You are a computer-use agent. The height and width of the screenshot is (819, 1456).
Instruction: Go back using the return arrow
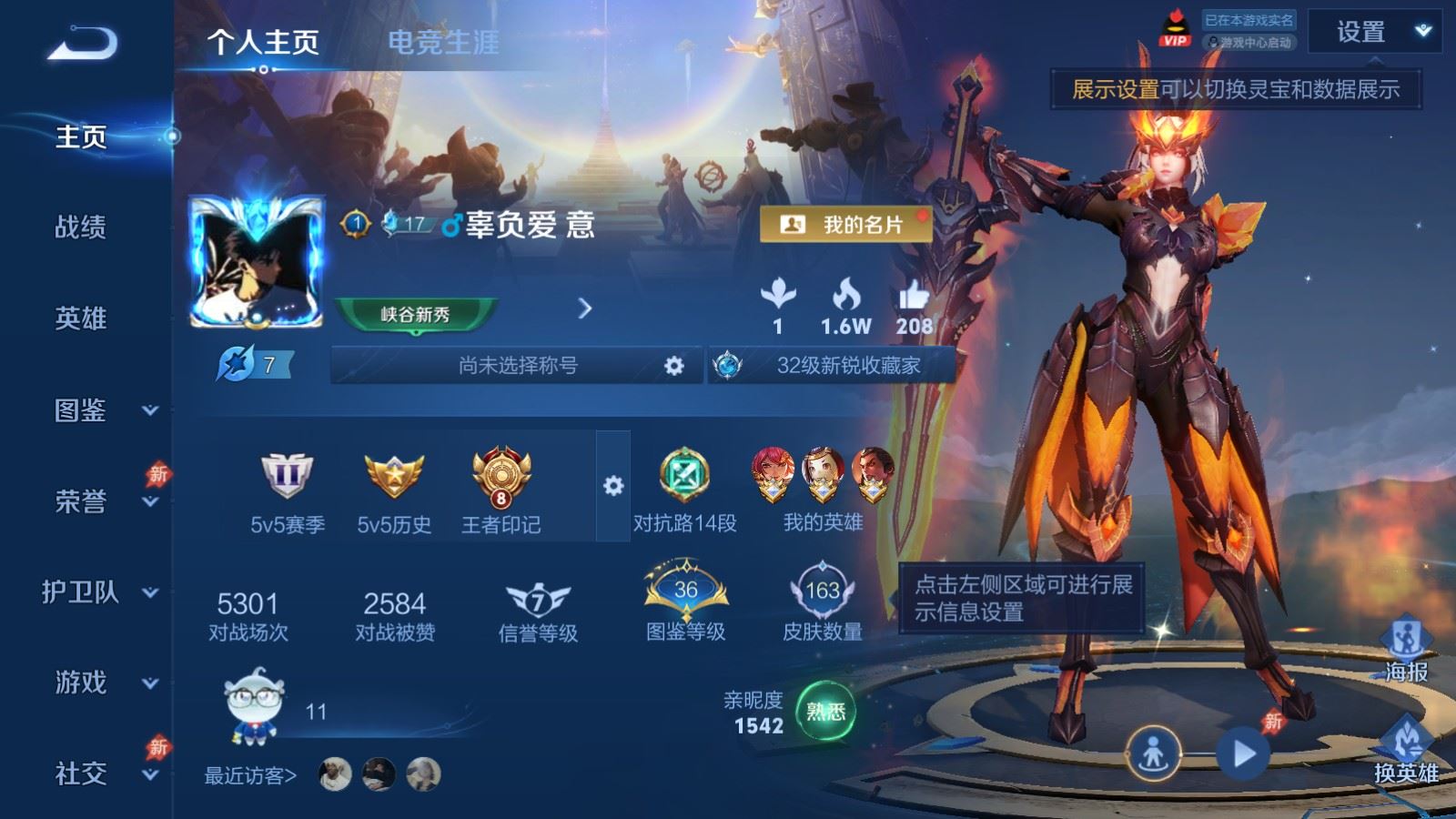[82, 43]
